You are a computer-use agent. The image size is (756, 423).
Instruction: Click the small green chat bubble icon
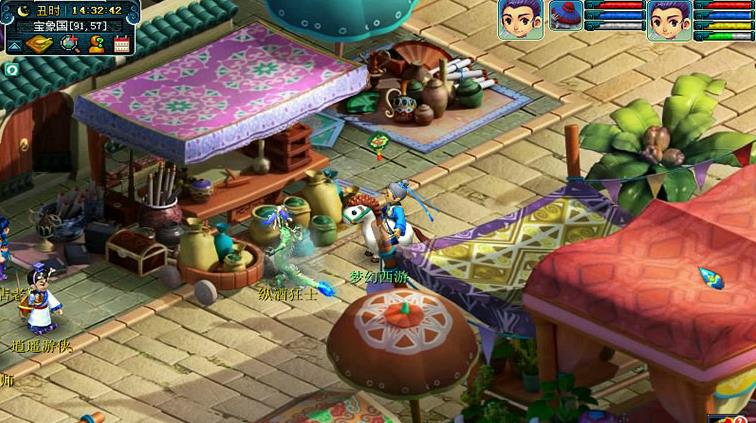coord(11,70)
